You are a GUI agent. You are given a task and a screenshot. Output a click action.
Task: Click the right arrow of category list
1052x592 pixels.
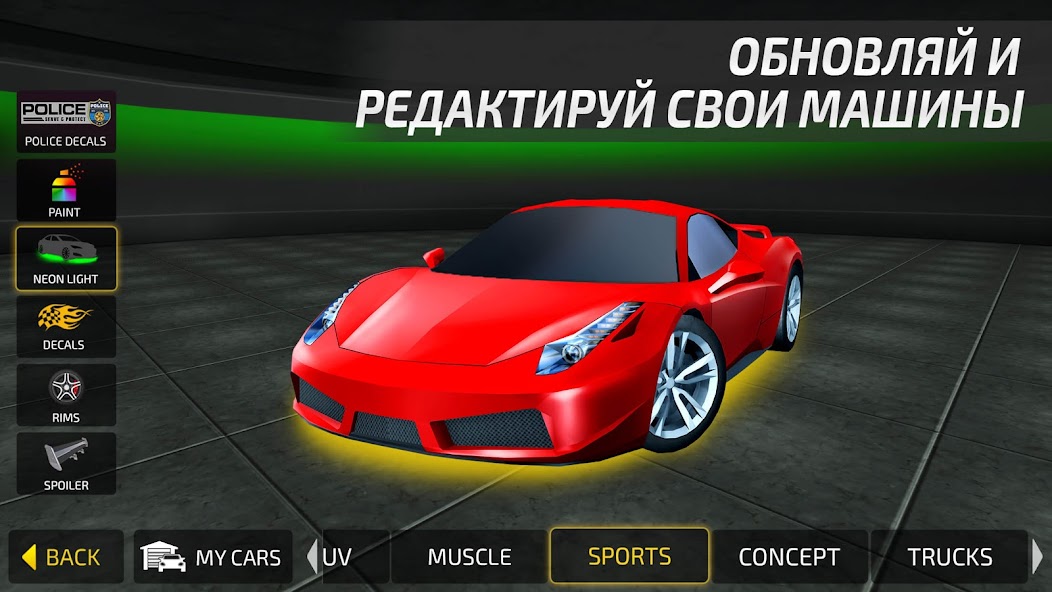[x=1038, y=557]
